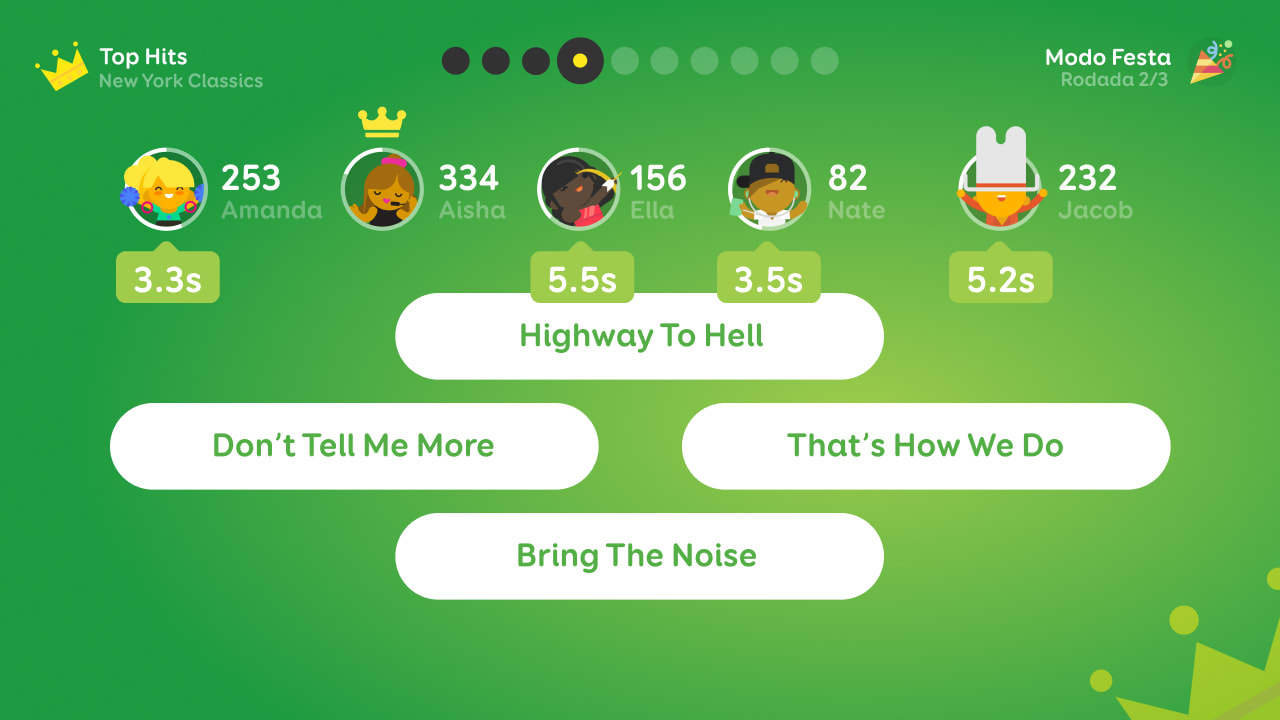Open the Modo Festa round label
This screenshot has height=720, width=1280.
[x=1107, y=68]
